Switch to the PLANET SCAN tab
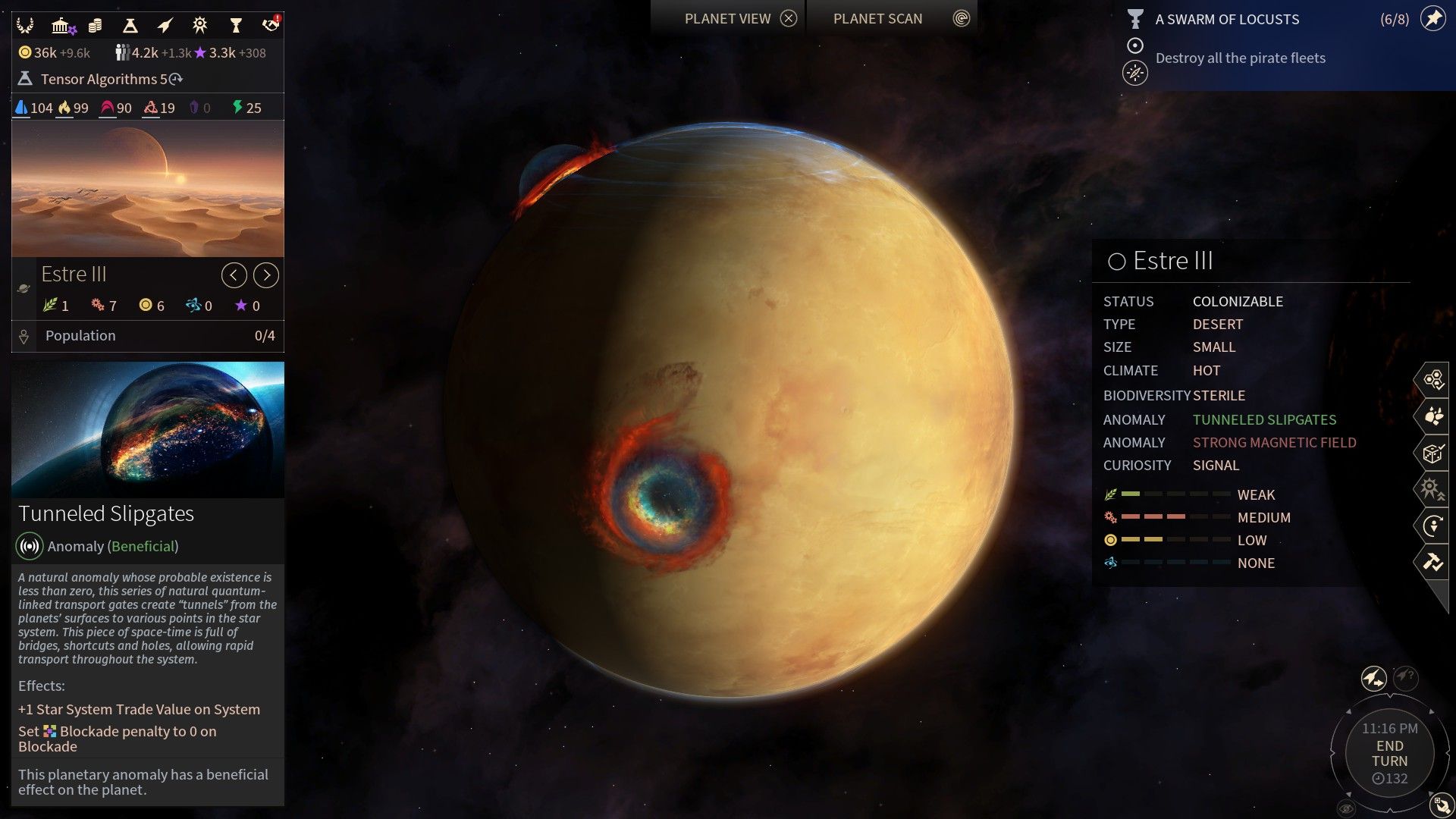 click(877, 18)
